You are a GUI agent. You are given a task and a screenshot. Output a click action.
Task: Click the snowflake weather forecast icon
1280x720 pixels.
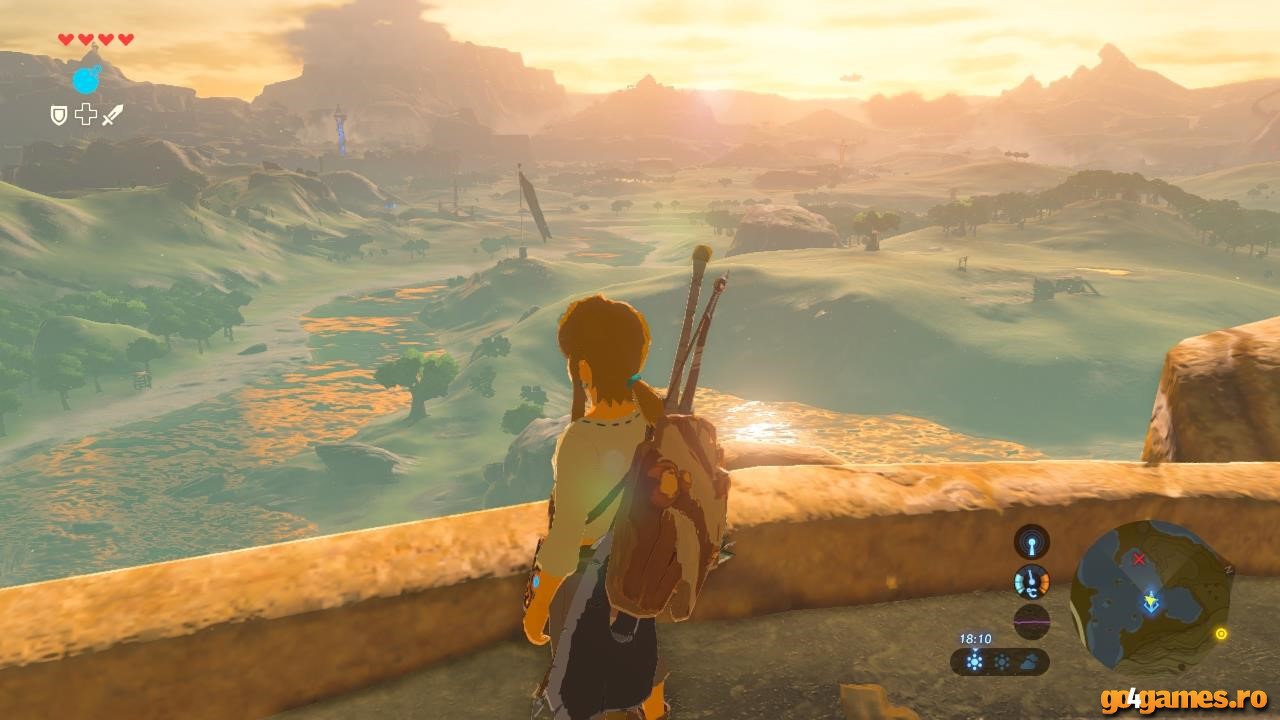[975, 659]
